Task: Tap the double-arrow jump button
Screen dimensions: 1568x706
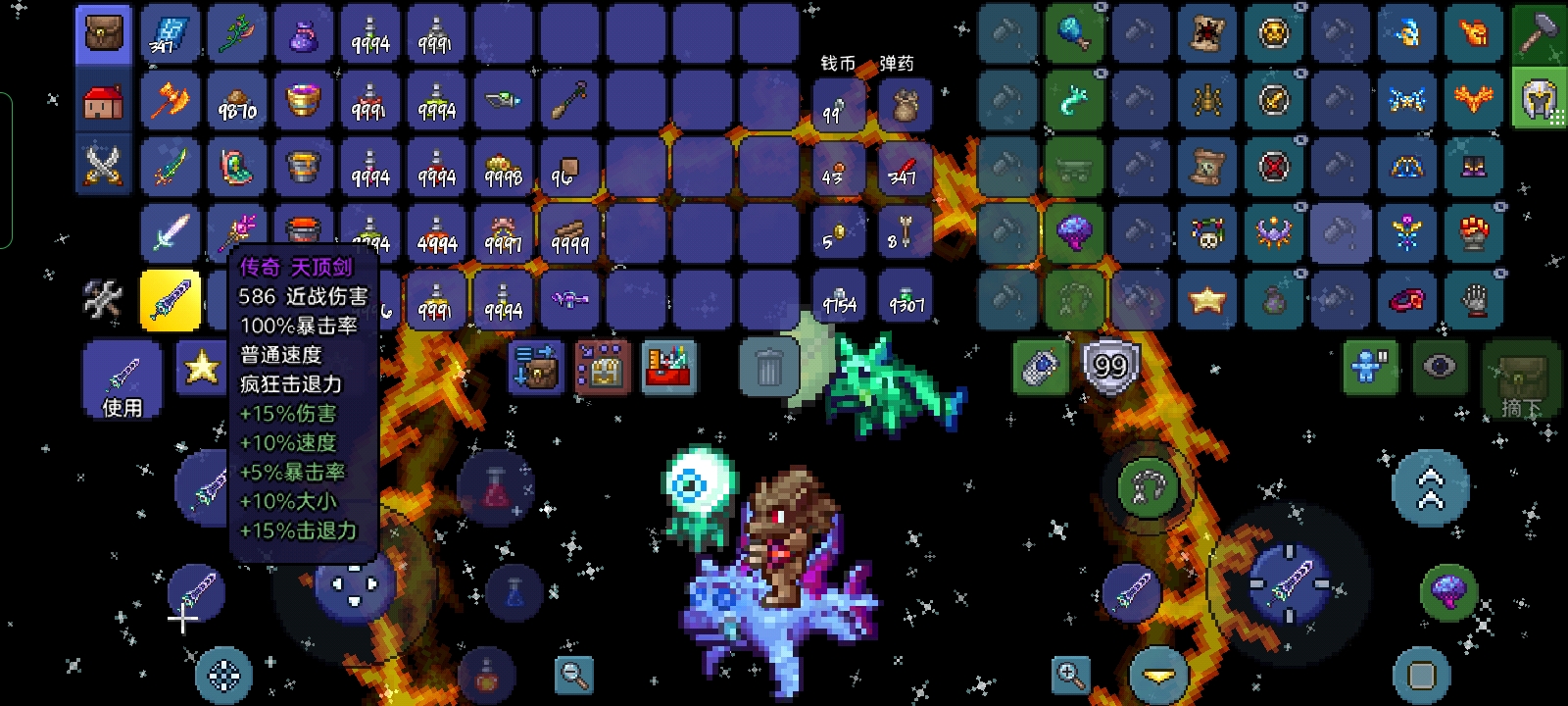Action: [x=1430, y=488]
